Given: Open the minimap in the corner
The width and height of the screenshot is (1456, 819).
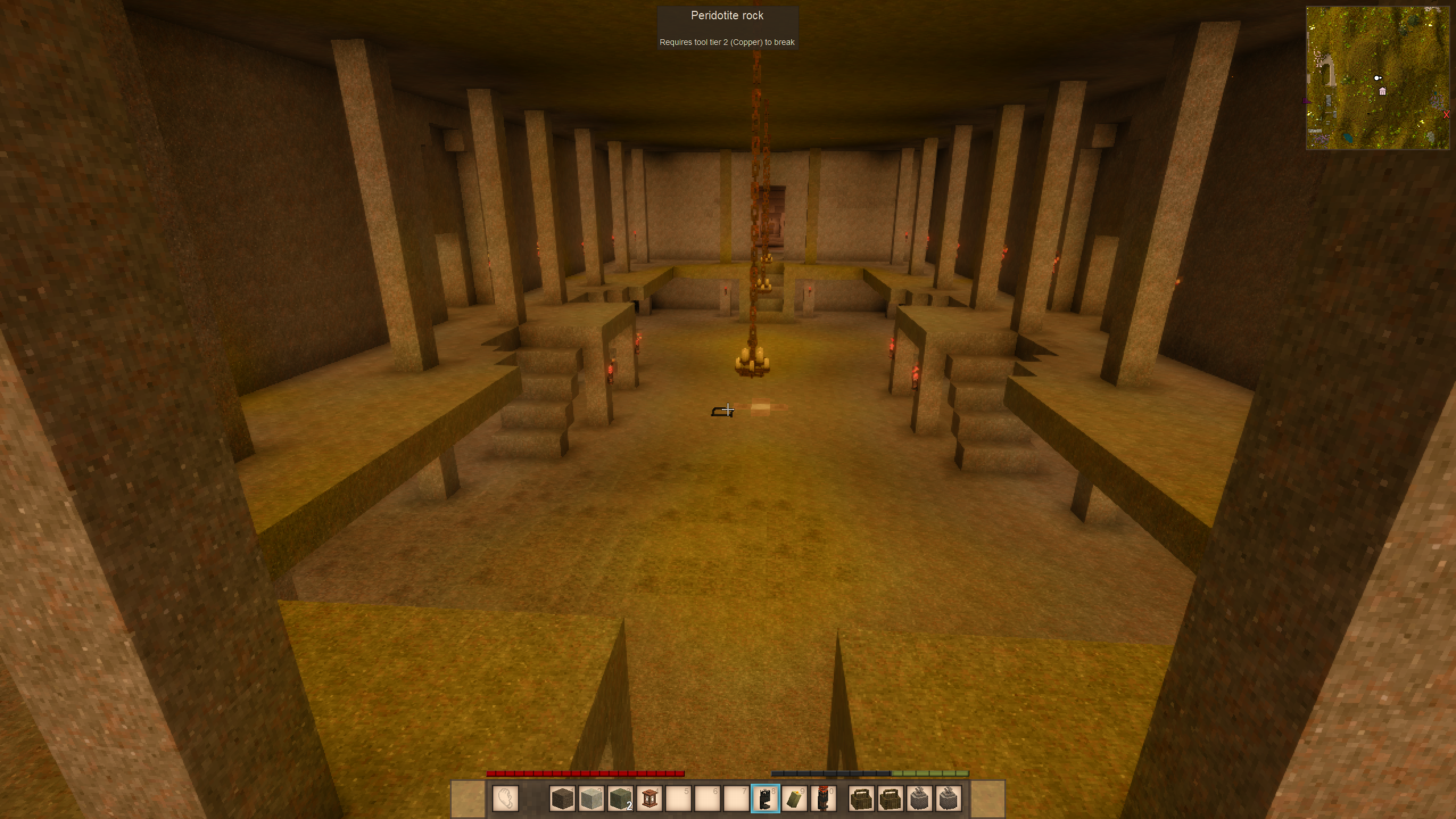Looking at the screenshot, I should point(1378,78).
